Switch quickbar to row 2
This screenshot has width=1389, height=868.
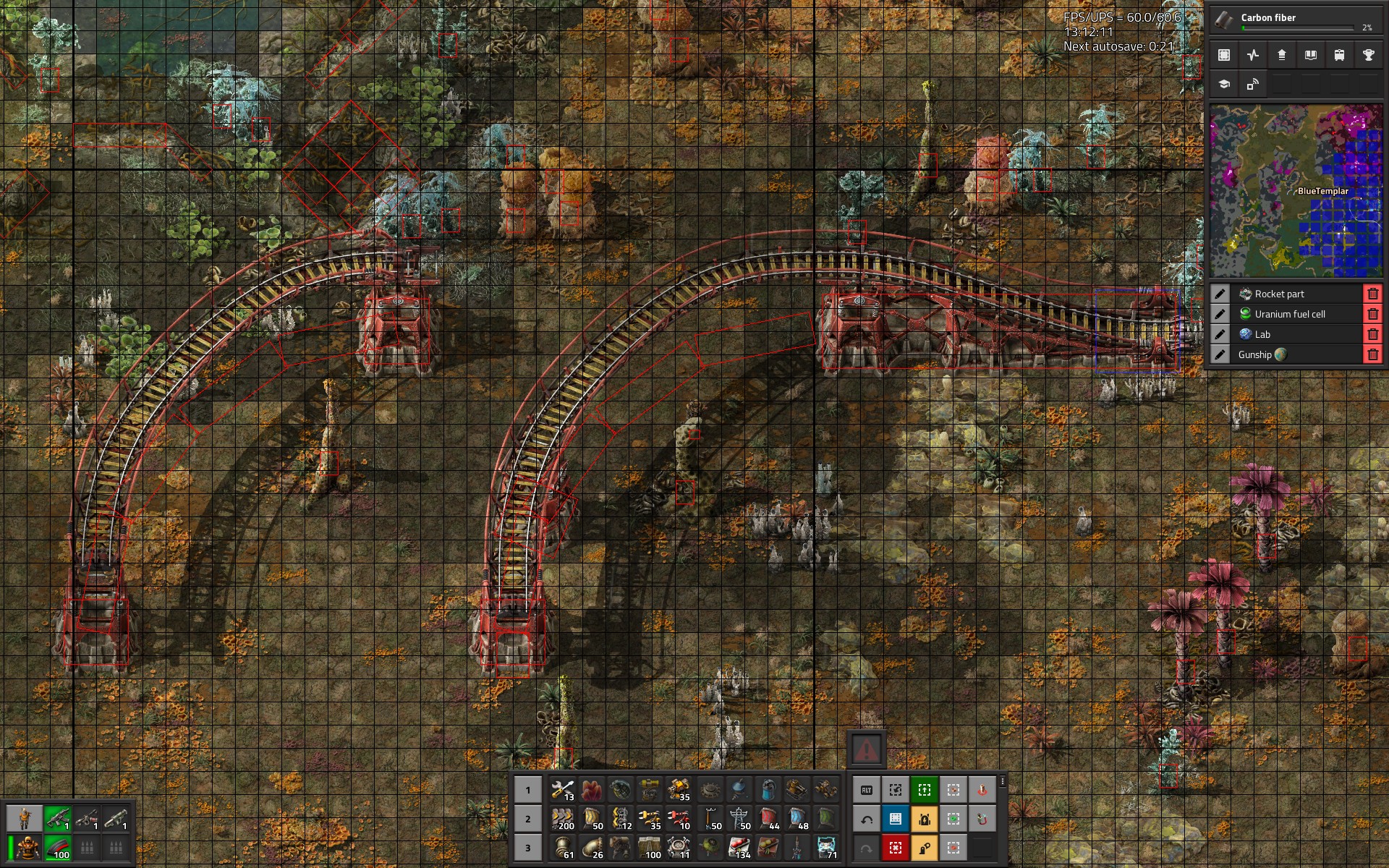point(527,819)
